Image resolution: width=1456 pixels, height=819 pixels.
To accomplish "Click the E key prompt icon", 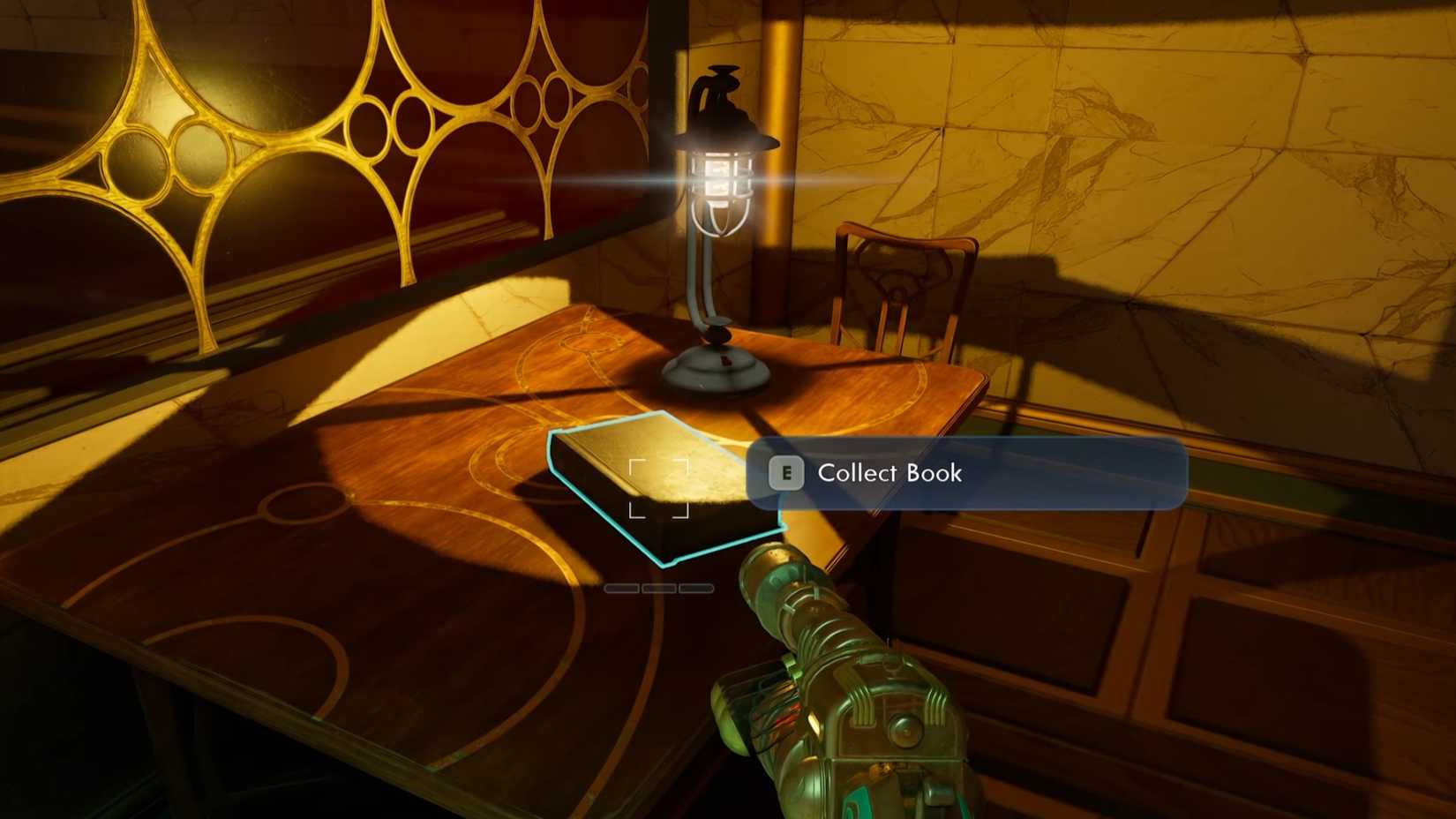I will tap(785, 475).
